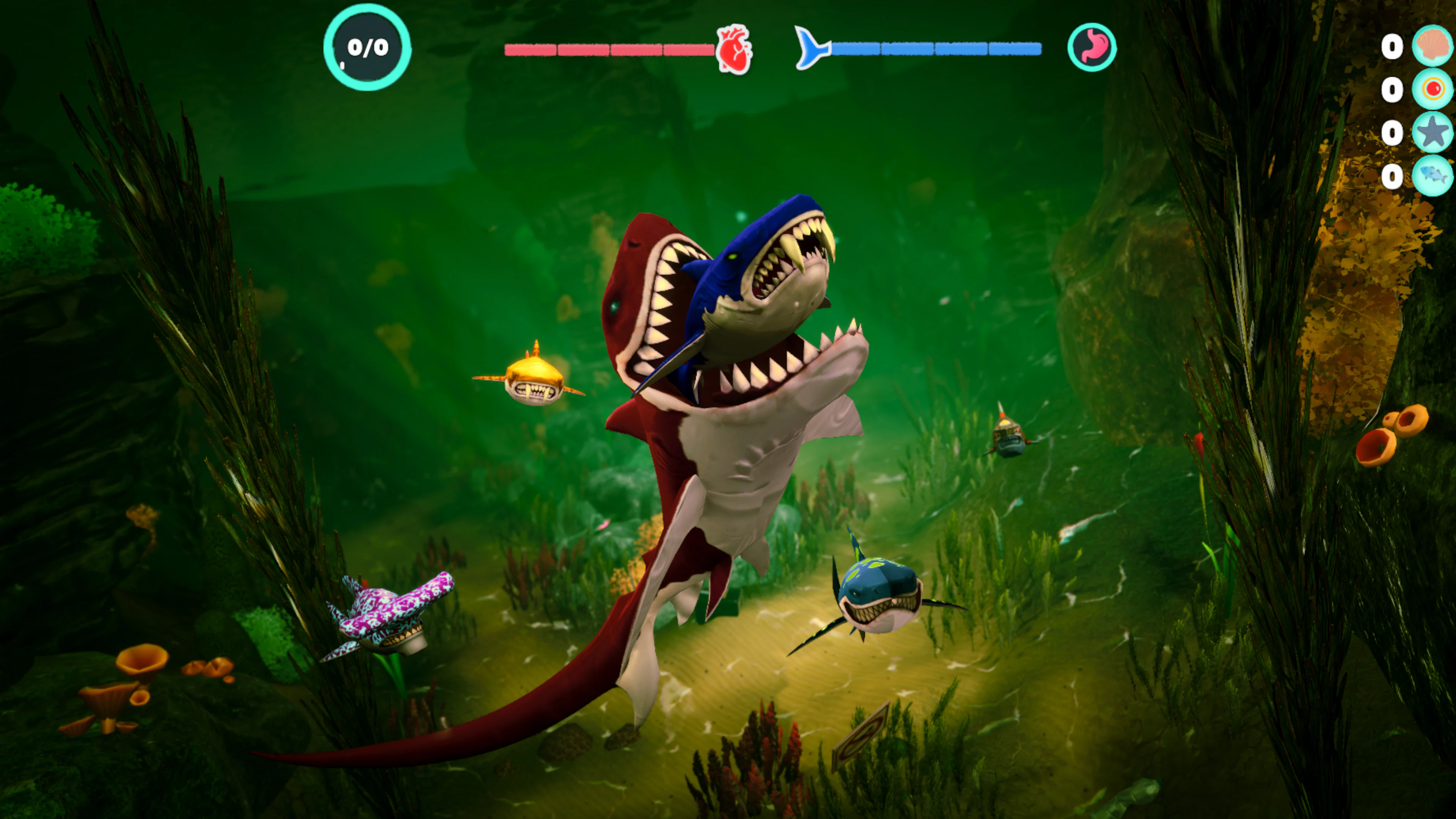Click the 0/0 objective counter circle
Image resolution: width=1456 pixels, height=819 pixels.
coord(367,47)
